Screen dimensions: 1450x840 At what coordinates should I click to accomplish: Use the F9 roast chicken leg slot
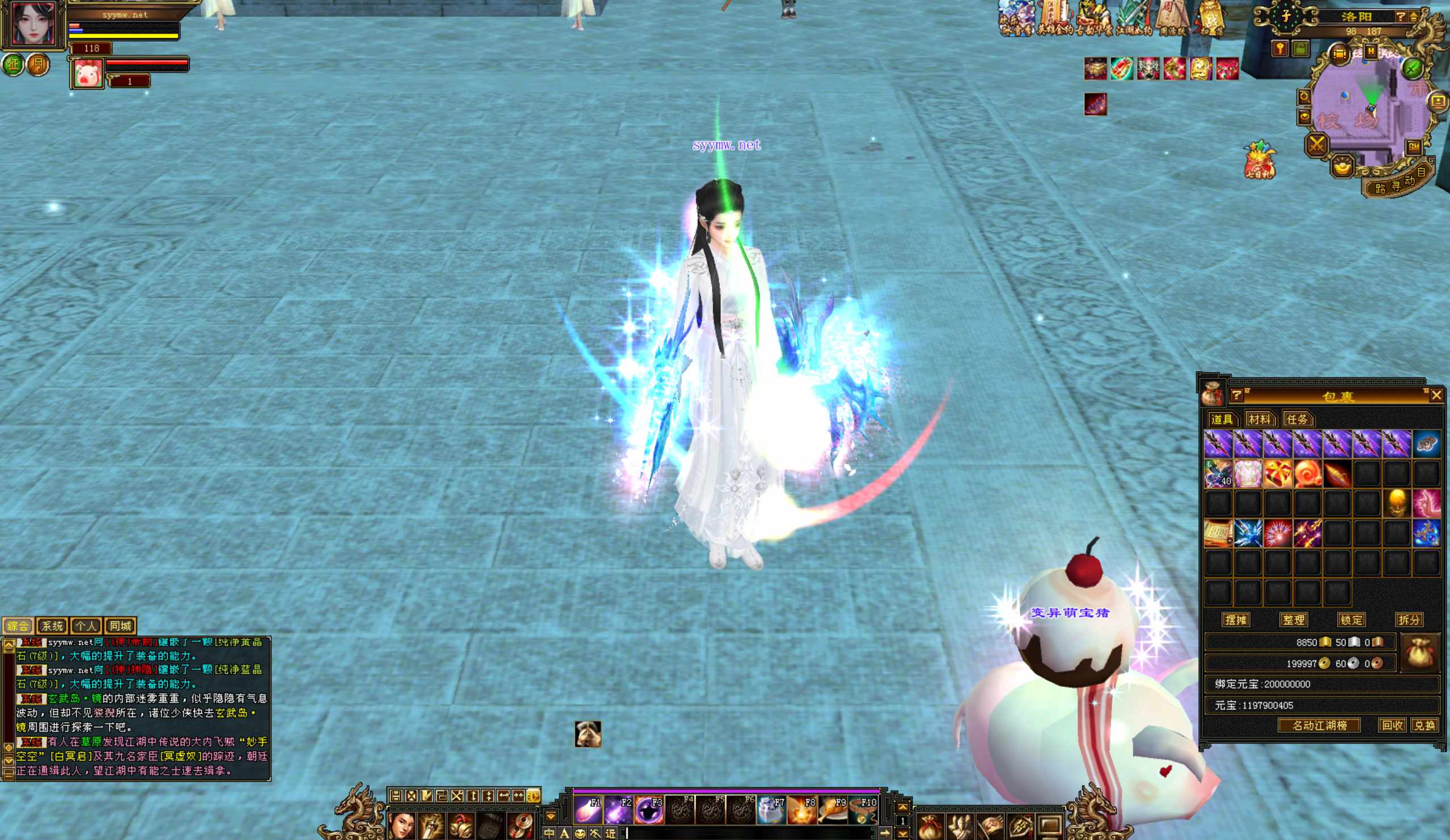(833, 810)
